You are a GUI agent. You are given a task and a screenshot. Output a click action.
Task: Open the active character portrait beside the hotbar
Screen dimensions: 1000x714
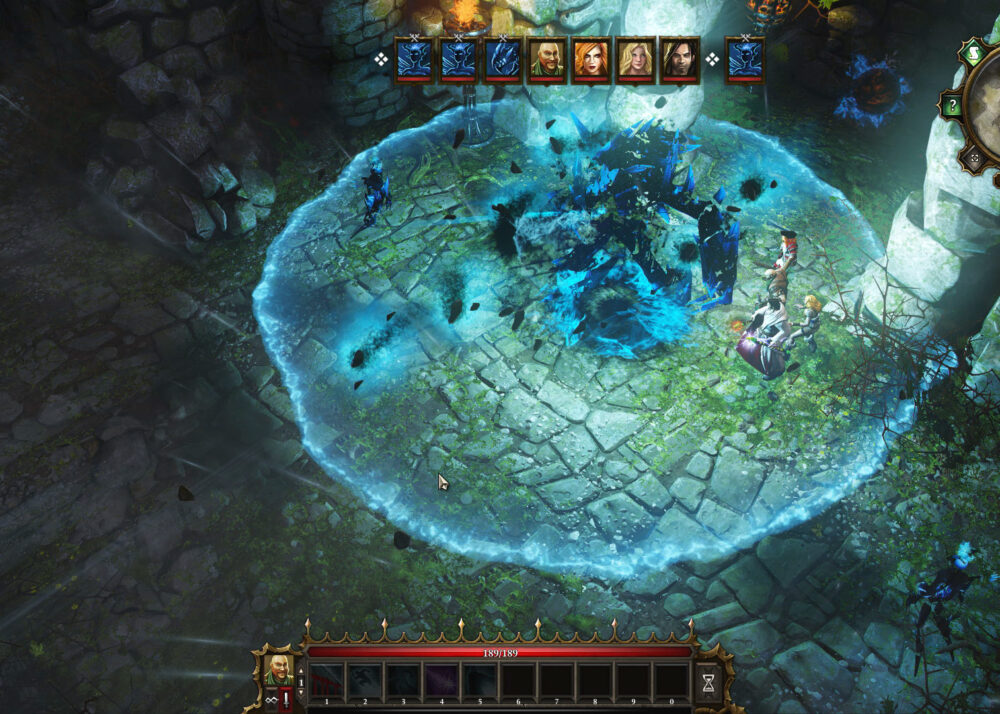pos(277,669)
